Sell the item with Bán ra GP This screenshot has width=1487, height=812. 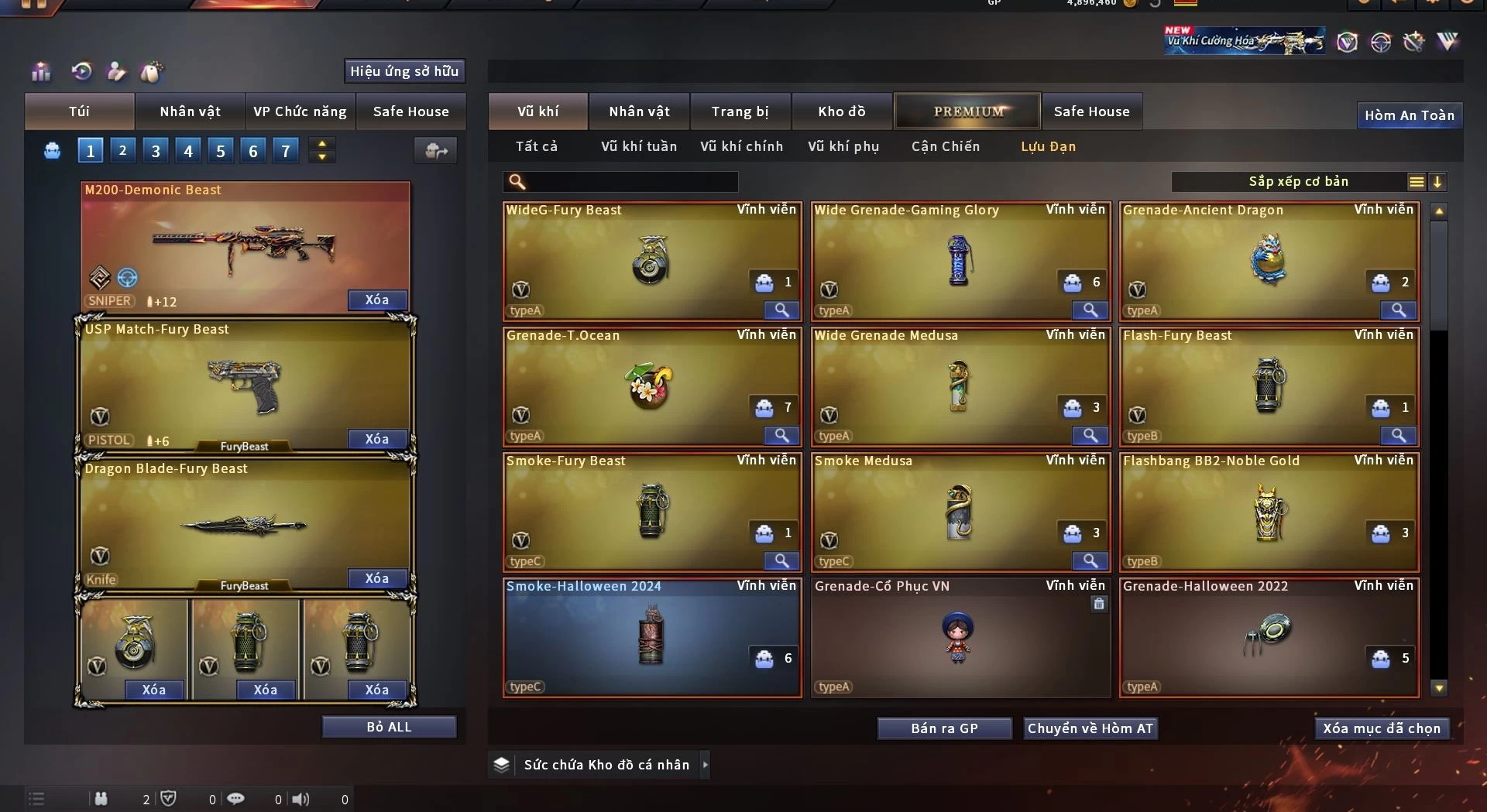[944, 728]
